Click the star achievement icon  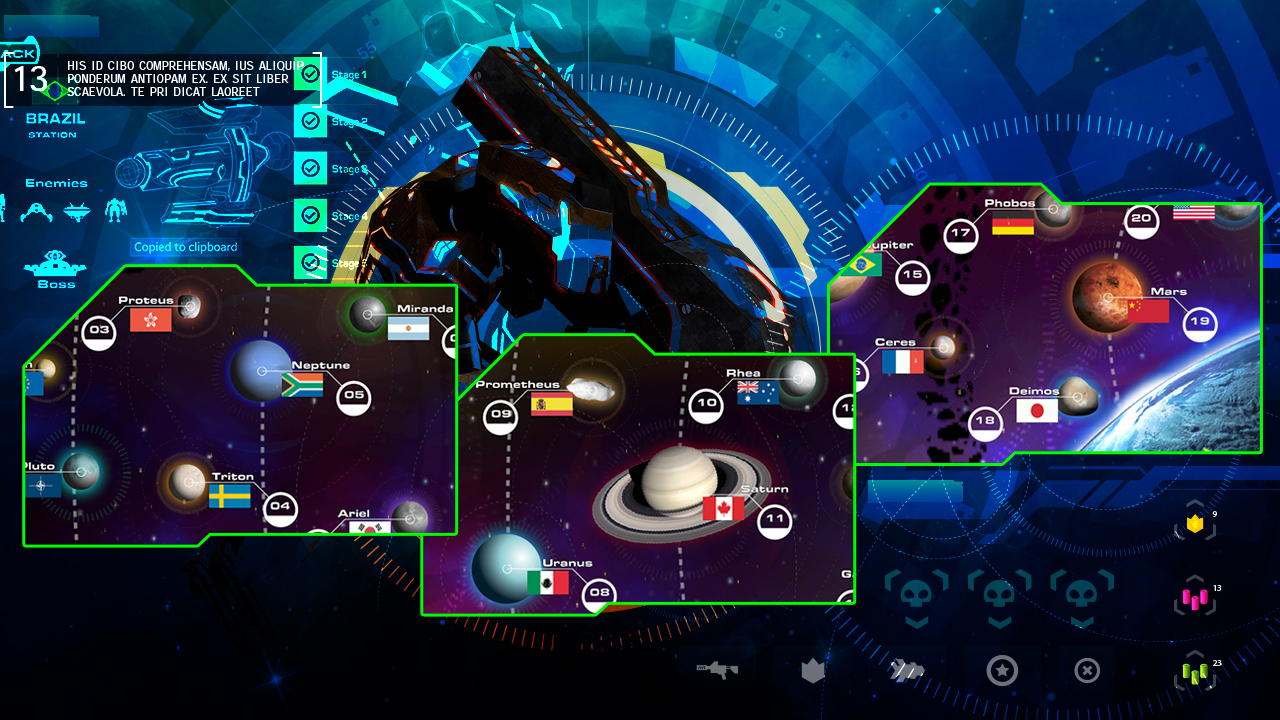pos(1002,670)
